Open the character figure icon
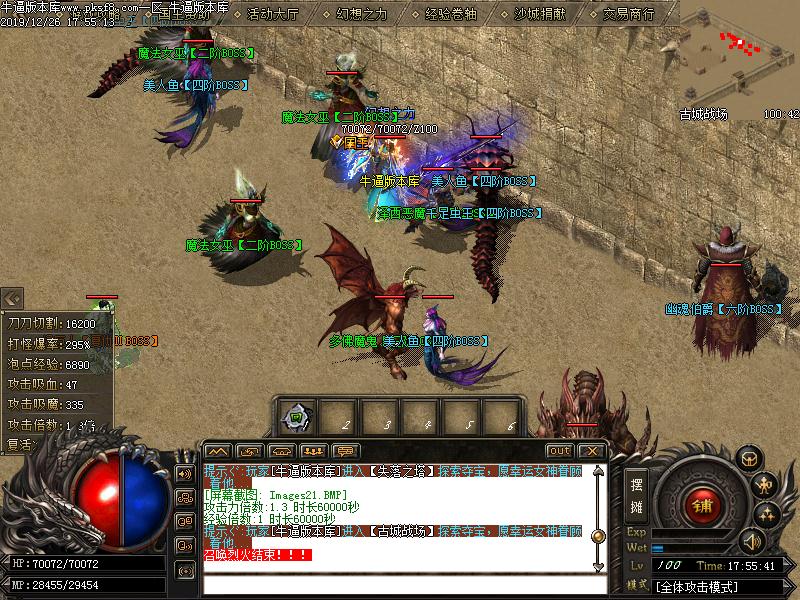Viewport: 800px width, 600px height. (x=765, y=486)
